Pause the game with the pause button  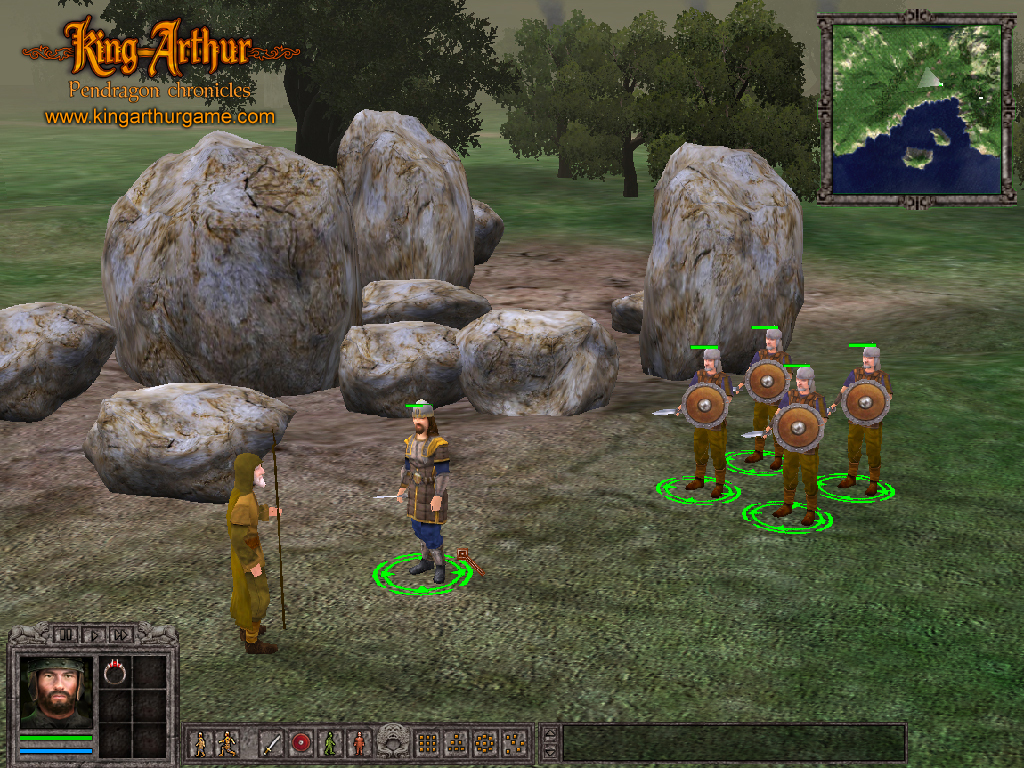tap(65, 634)
